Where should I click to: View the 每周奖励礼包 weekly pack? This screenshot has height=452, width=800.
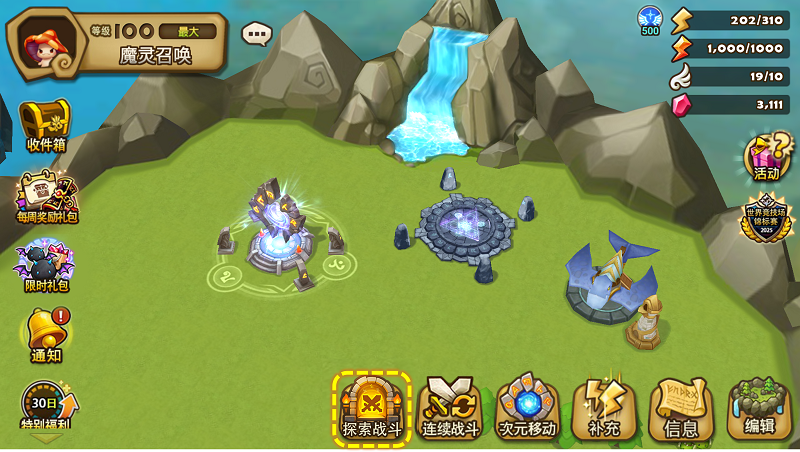pyautogui.click(x=45, y=197)
